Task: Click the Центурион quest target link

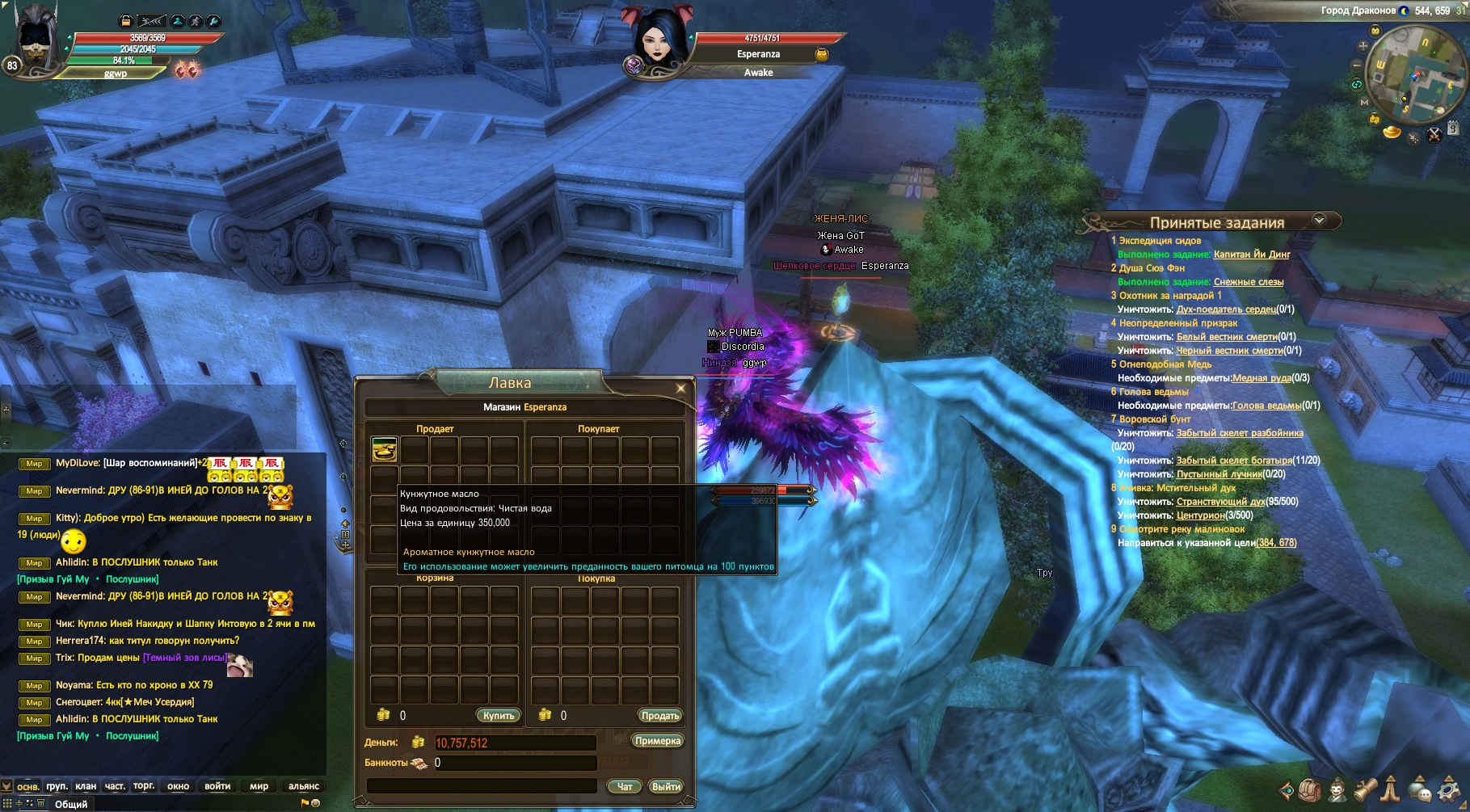Action: 1200,515
